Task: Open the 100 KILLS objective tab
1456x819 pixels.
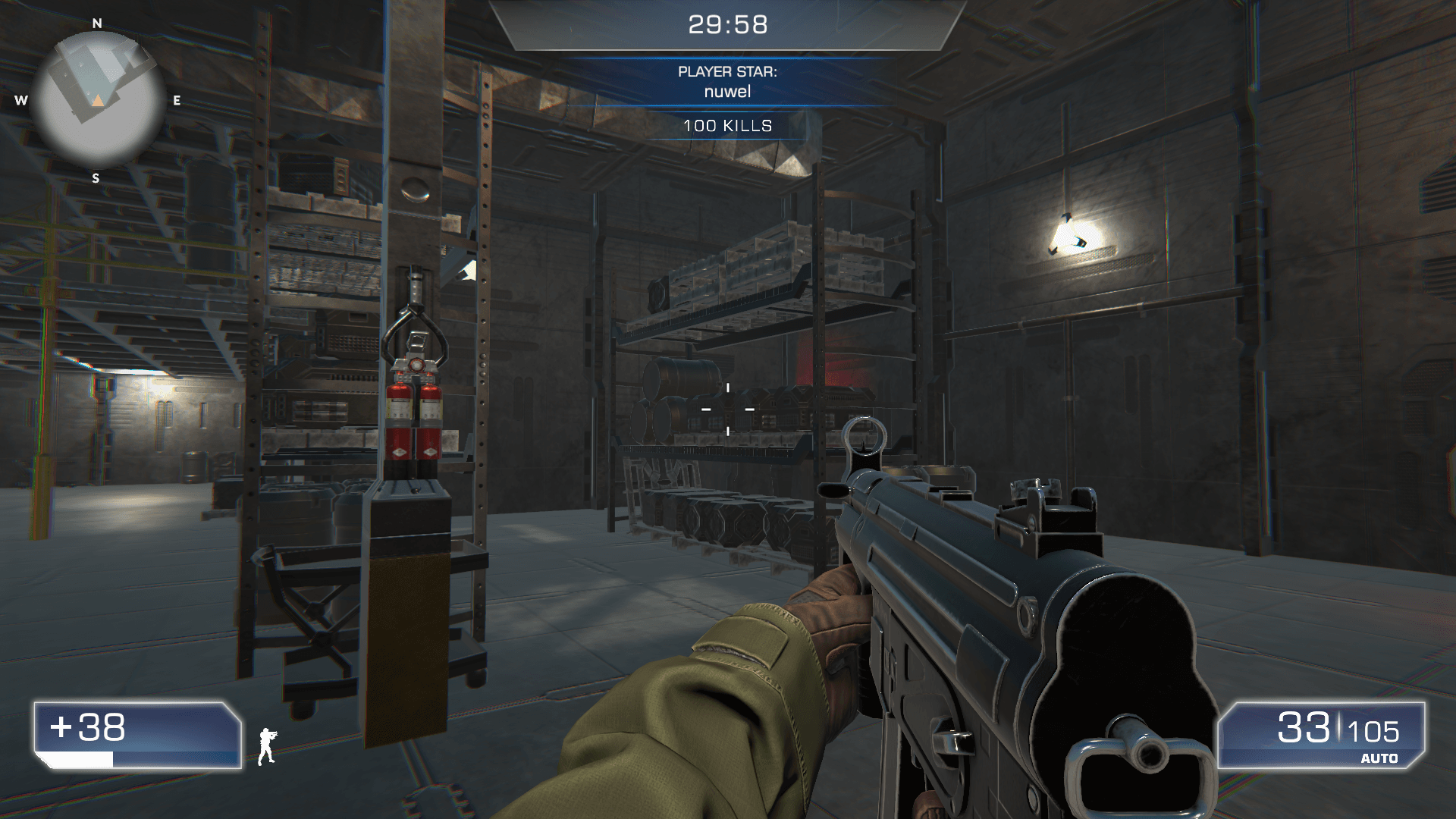Action: 726,127
